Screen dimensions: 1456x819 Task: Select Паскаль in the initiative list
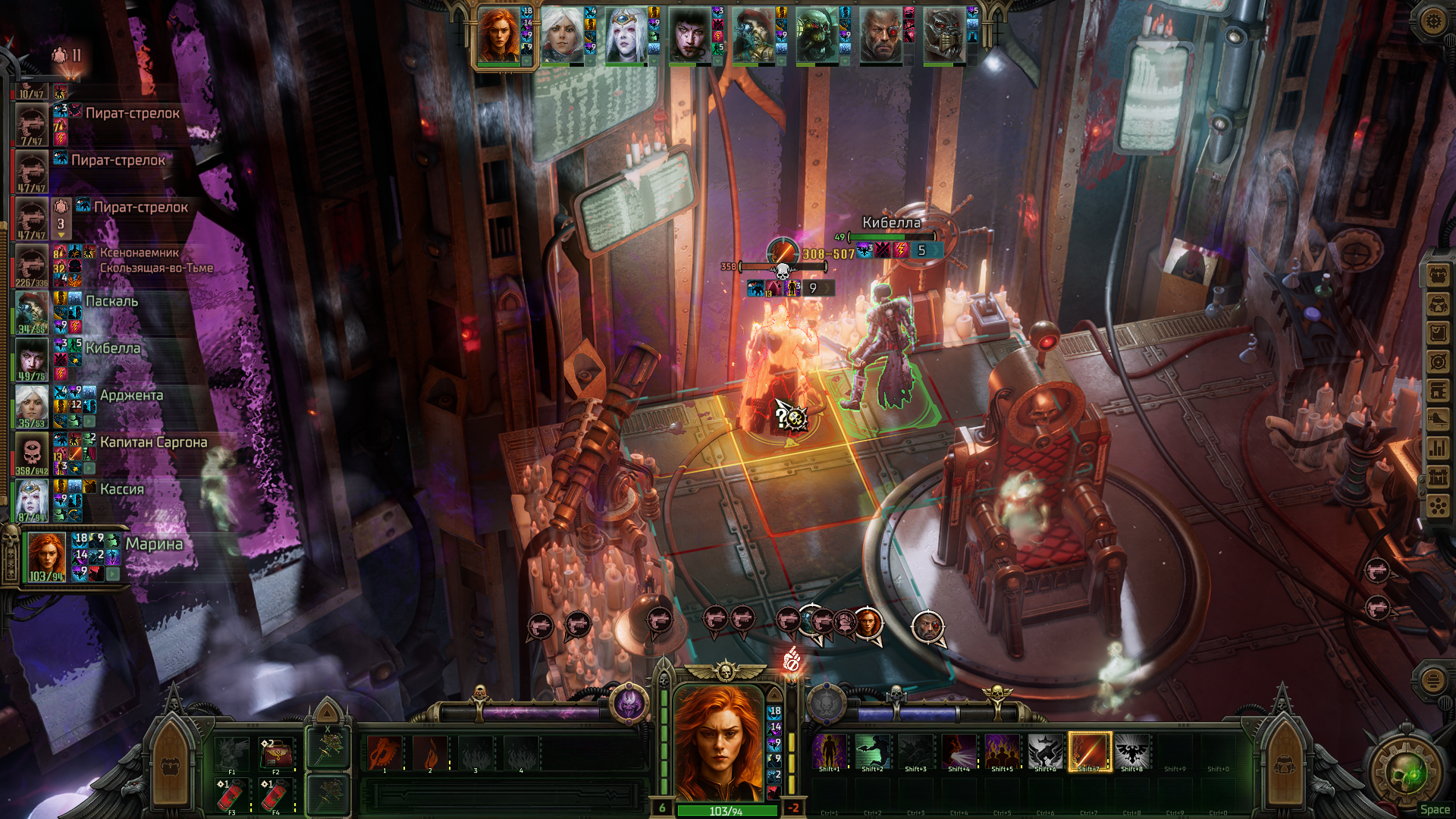(x=111, y=301)
